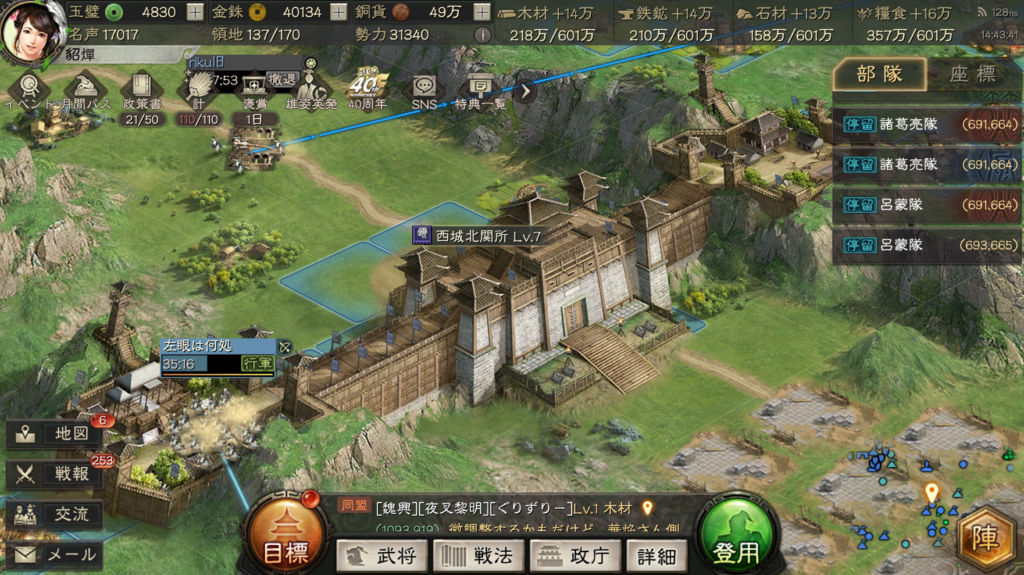Tap the player avatar portrait
This screenshot has height=575, width=1024.
click(x=32, y=28)
